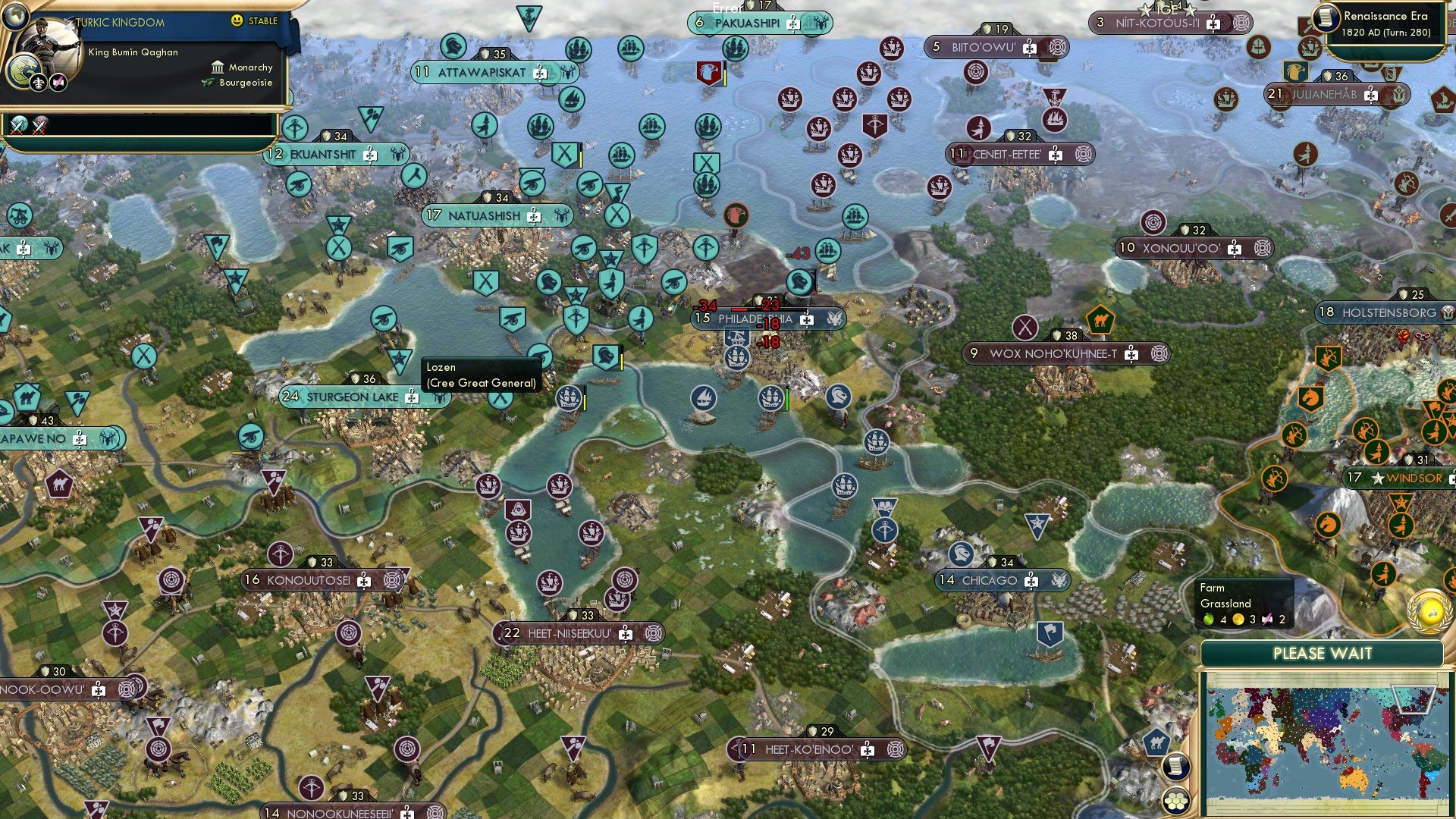Click the PLEASE WAIT banner
The height and width of the screenshot is (819, 1456).
pos(1323,652)
